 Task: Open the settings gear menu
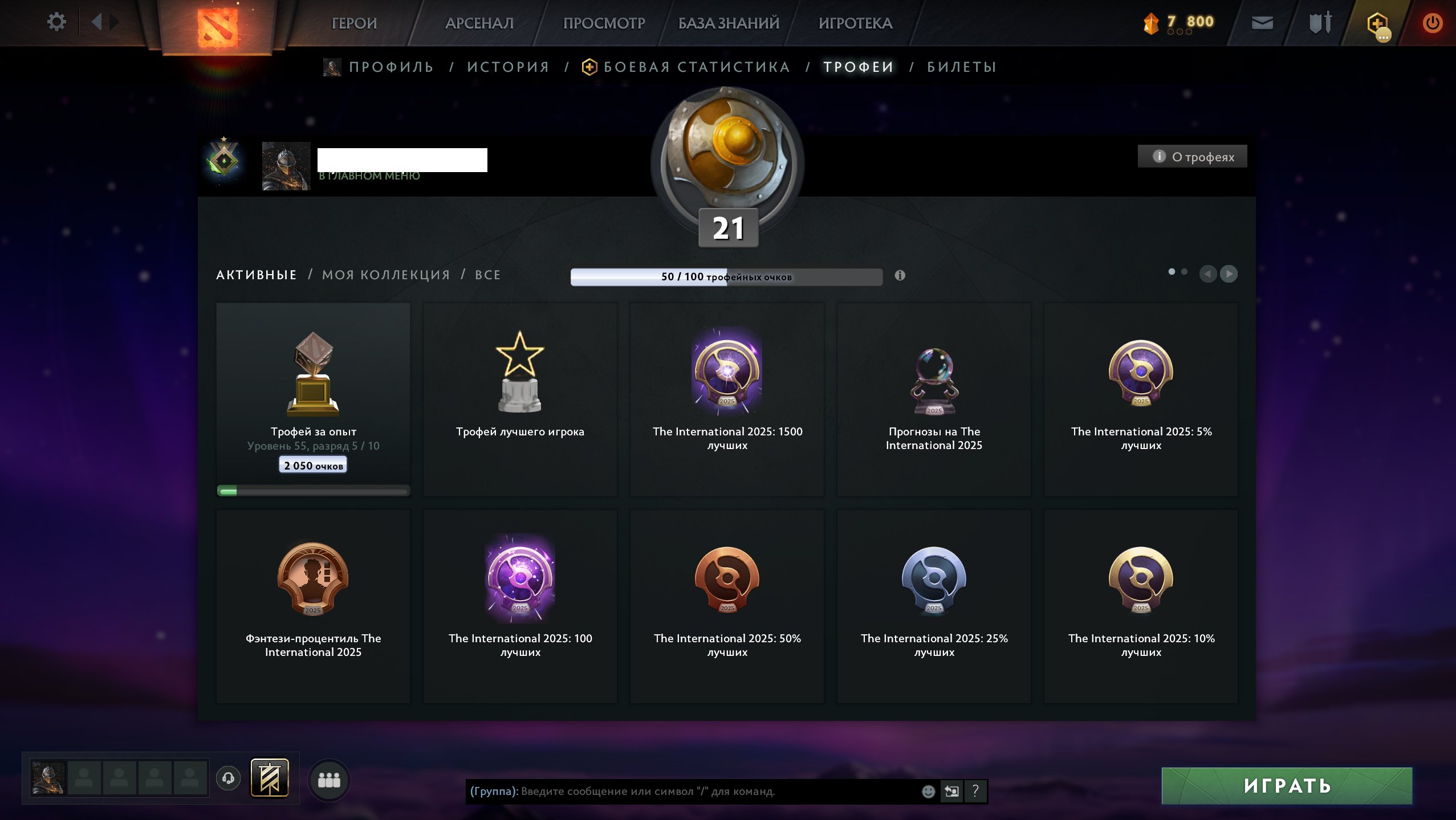coord(56,23)
